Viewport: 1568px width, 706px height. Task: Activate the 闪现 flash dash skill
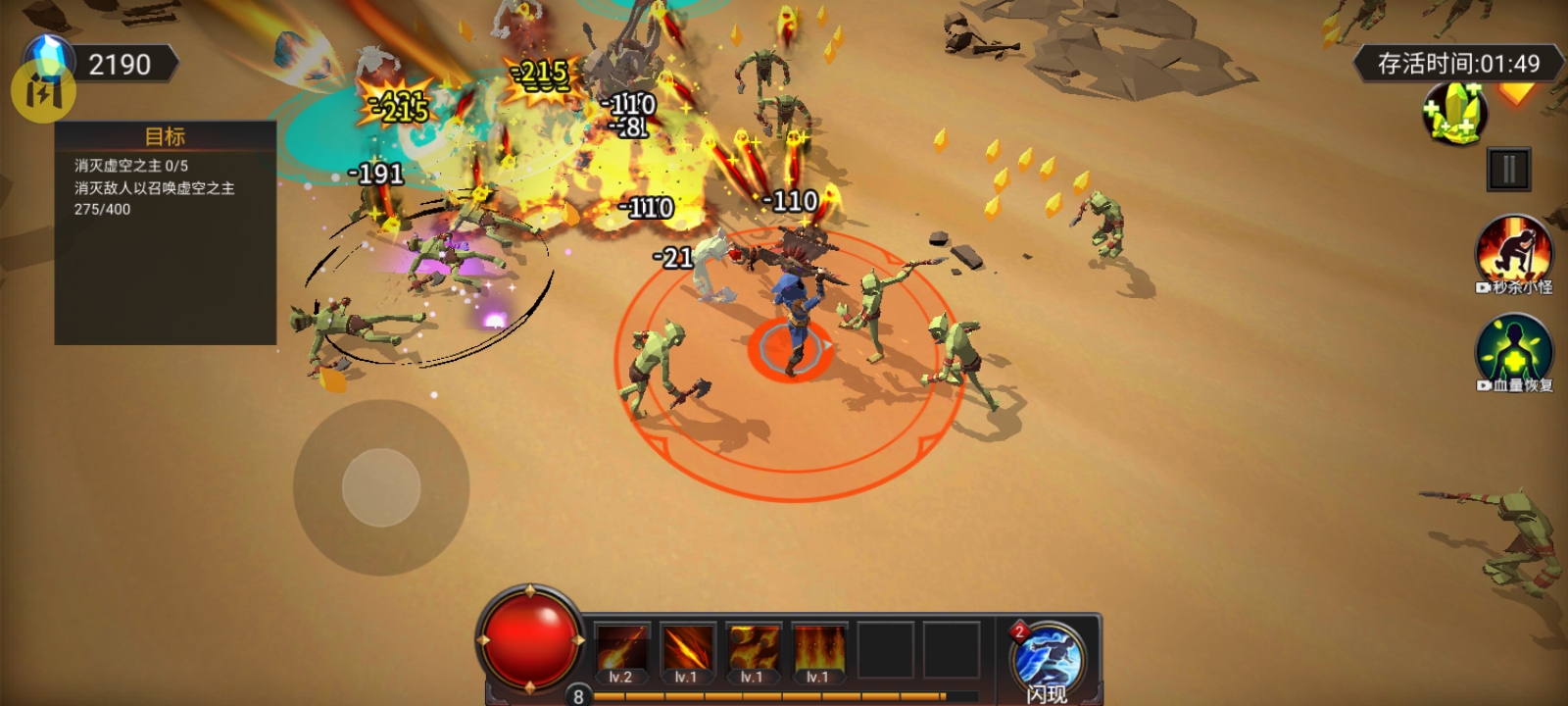pyautogui.click(x=1047, y=658)
